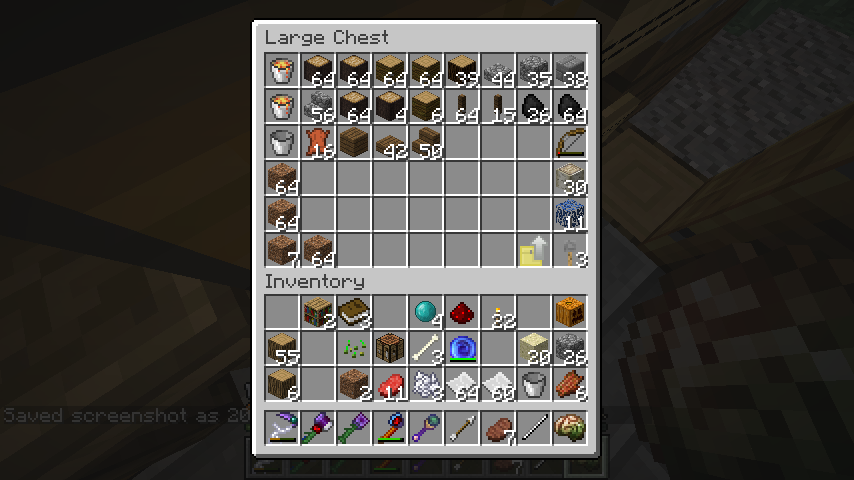Pick up the 11 raw meat
Screen dimensions: 854x480
point(389,384)
